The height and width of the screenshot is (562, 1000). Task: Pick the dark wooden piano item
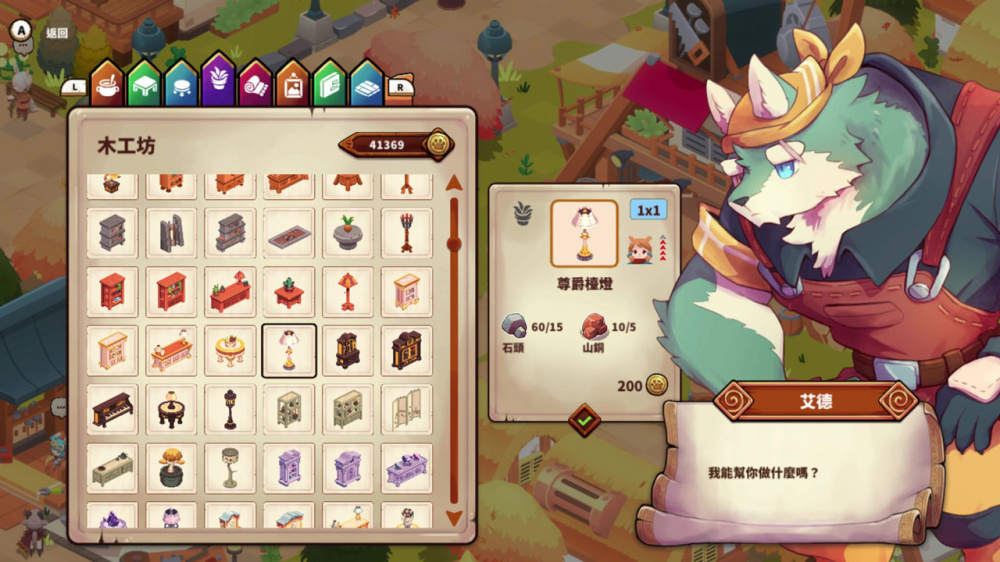tap(112, 409)
